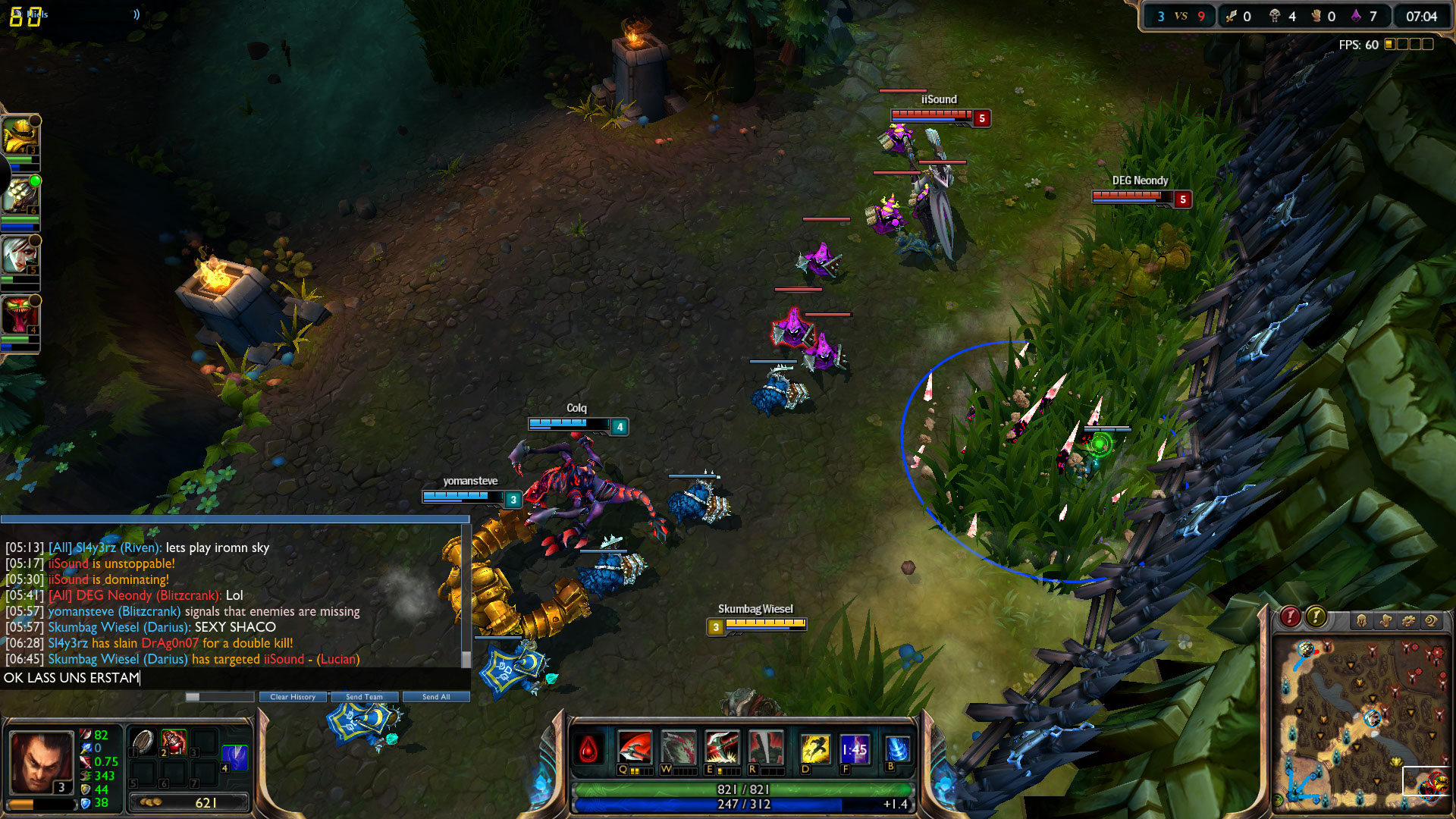Activate Darius's Q axe-swing ability

pos(634,748)
